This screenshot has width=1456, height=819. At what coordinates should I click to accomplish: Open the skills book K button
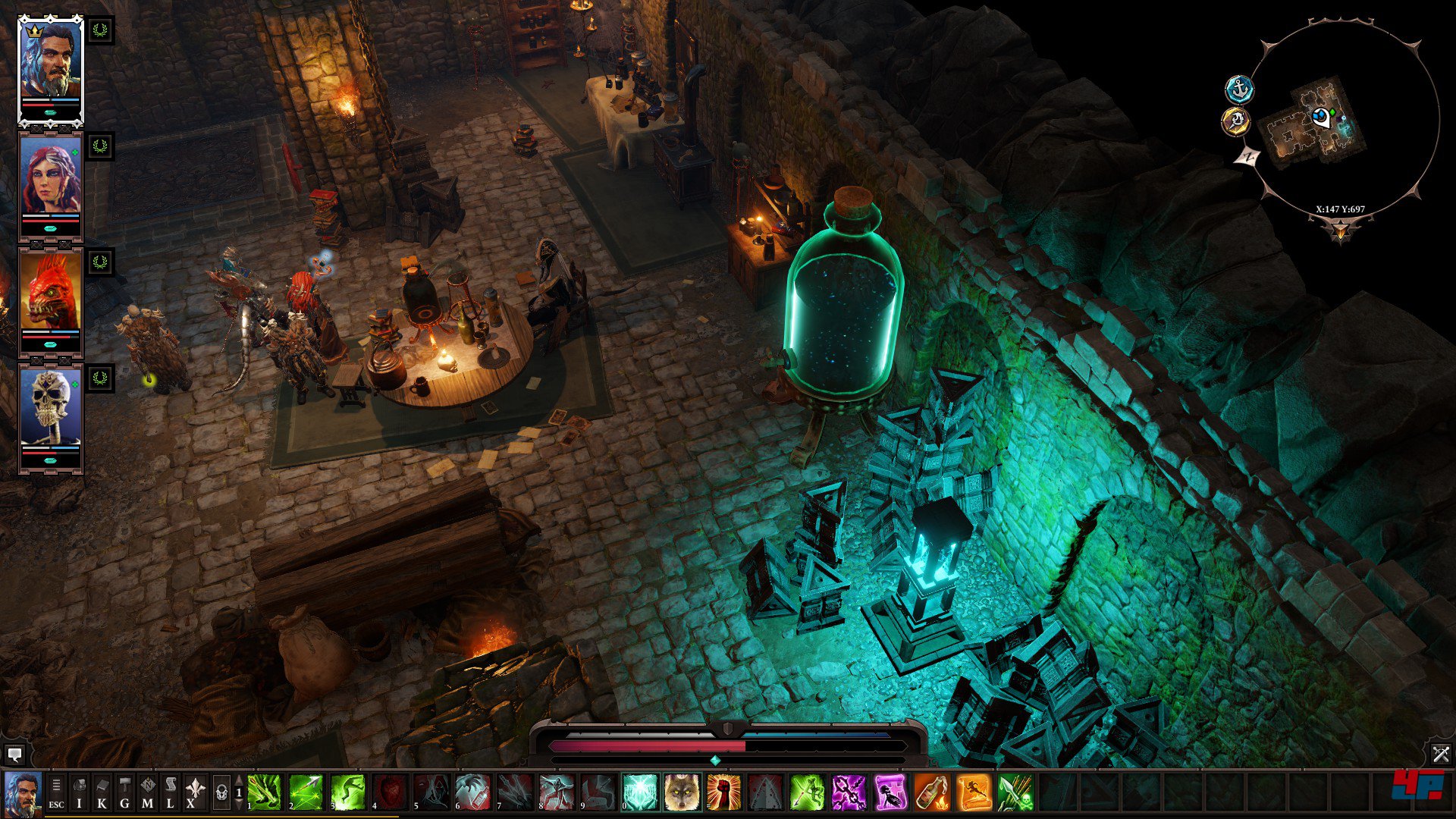tap(102, 792)
